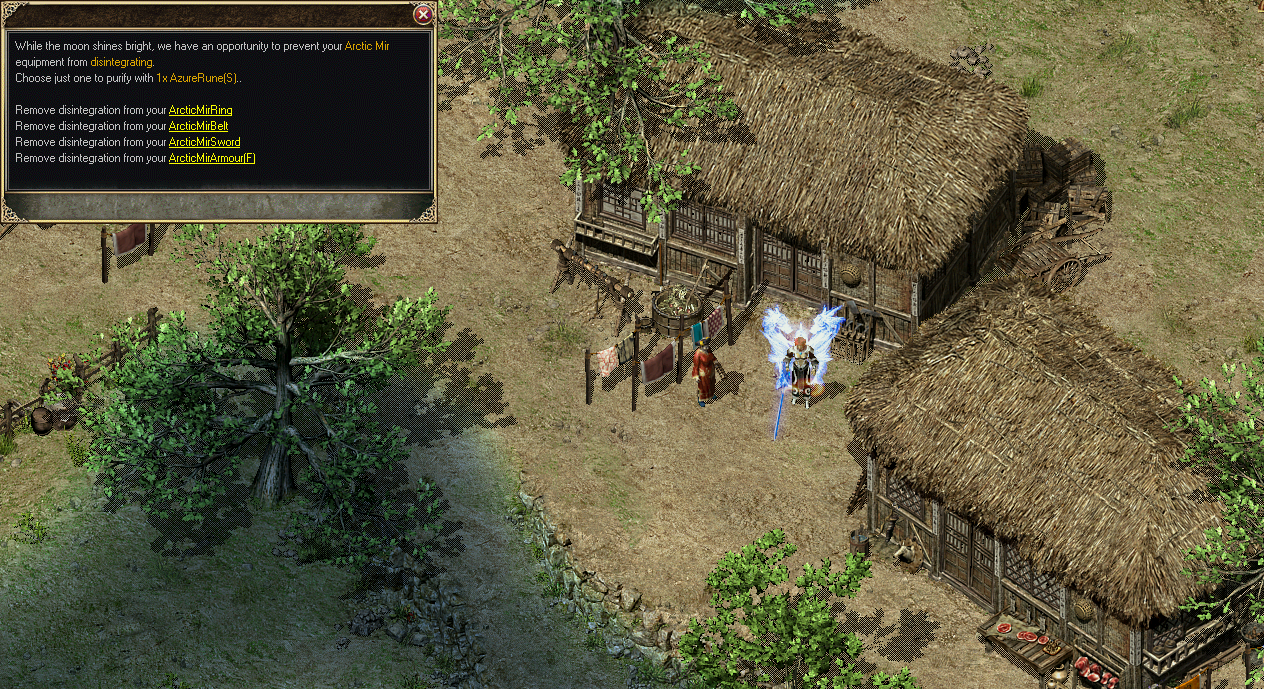Choose the ArcticMirRing purification option

coord(200,109)
